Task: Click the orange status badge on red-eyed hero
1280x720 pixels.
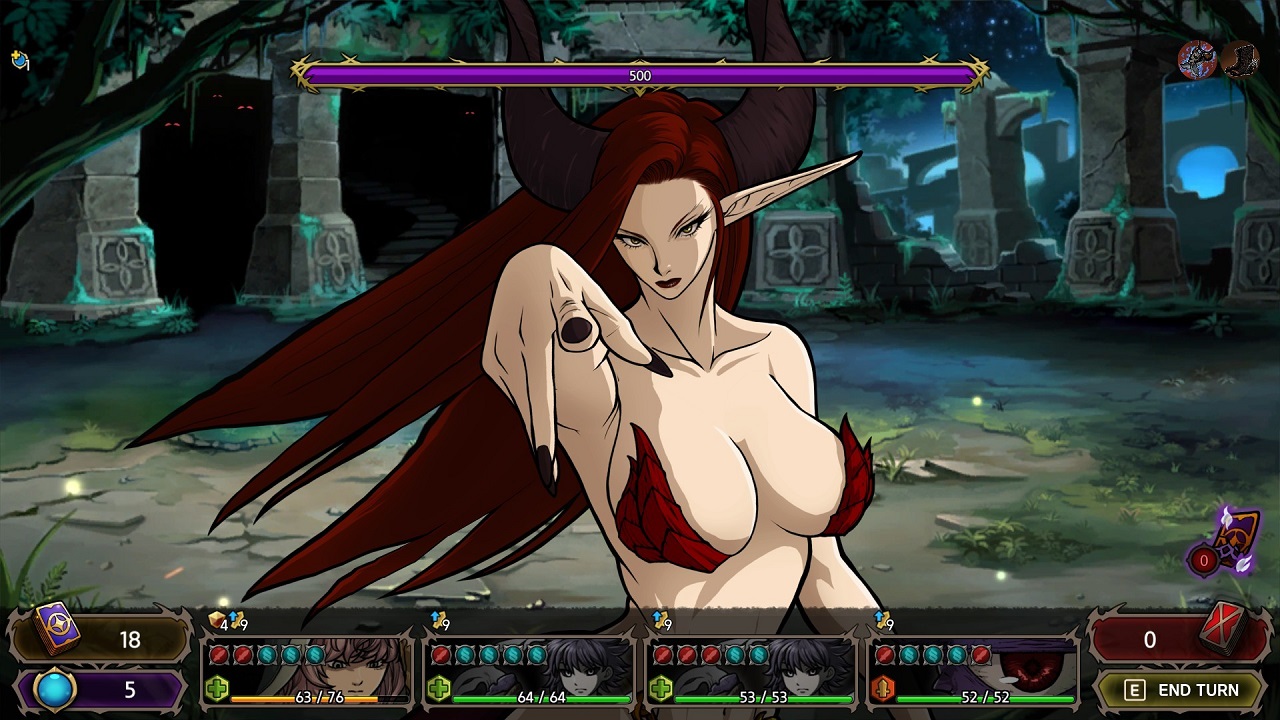Action: click(883, 689)
